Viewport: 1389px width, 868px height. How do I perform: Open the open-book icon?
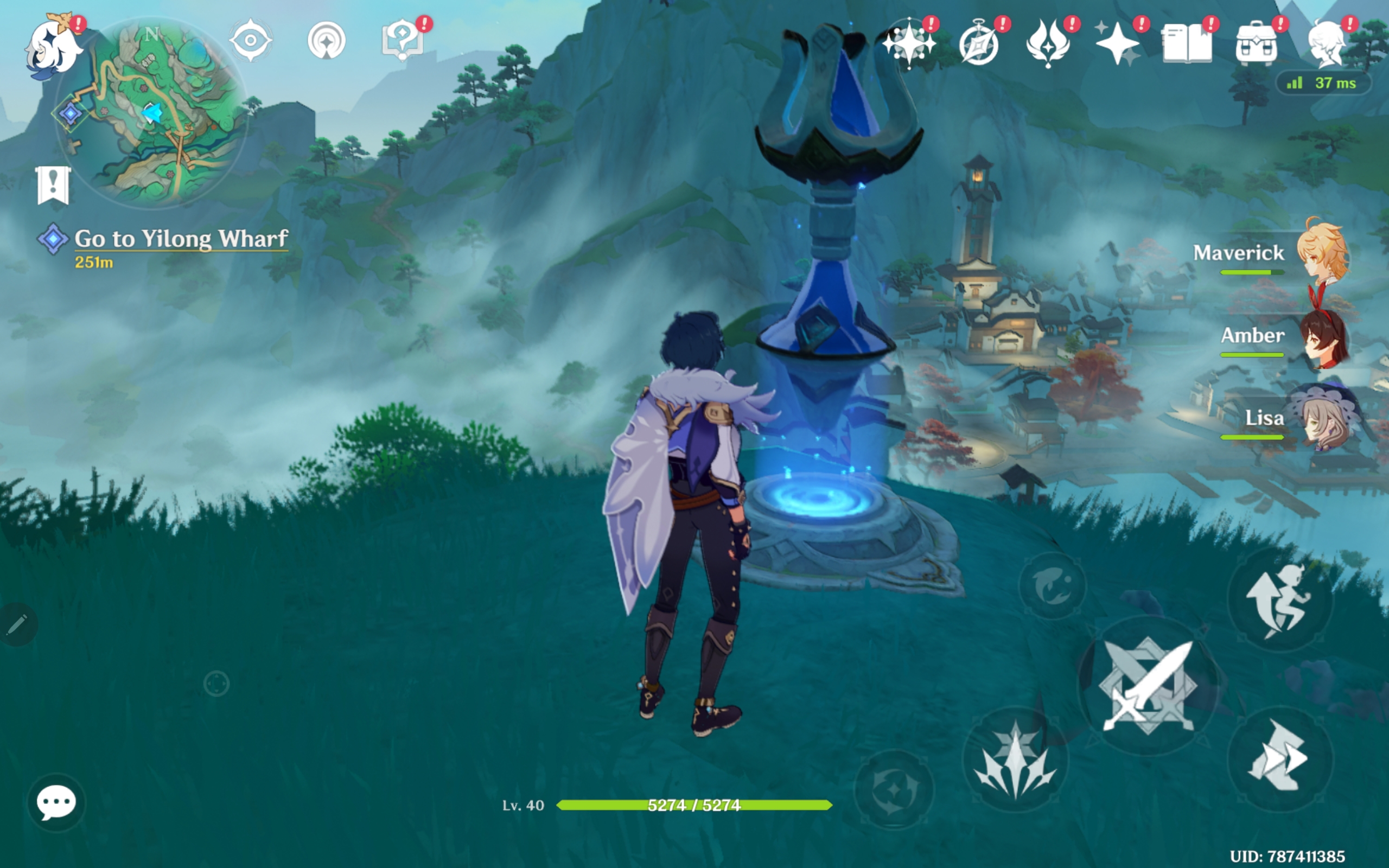[1187, 43]
